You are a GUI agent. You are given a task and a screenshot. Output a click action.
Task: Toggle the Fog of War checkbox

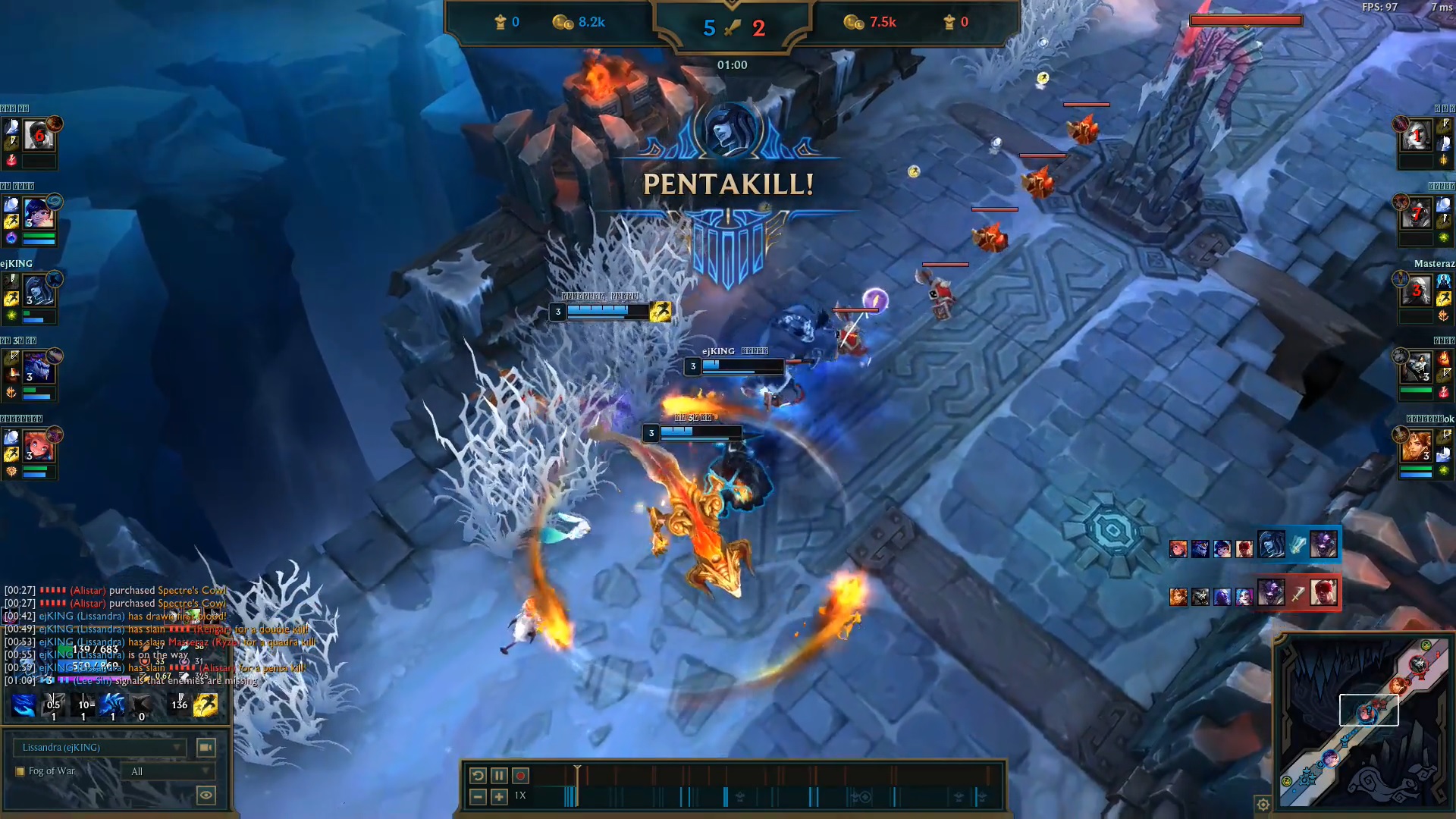20,771
